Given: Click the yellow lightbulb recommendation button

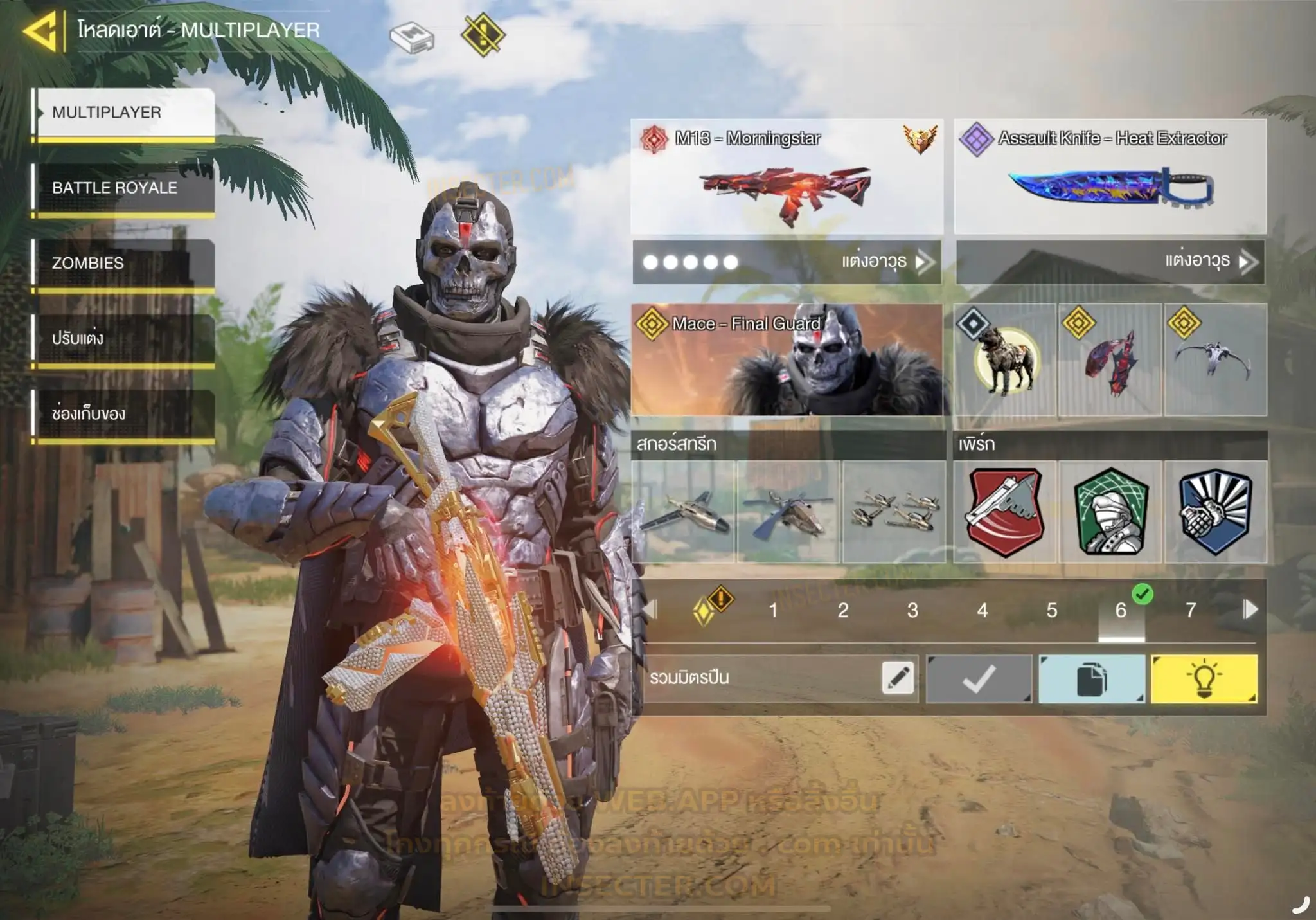Looking at the screenshot, I should (1204, 679).
